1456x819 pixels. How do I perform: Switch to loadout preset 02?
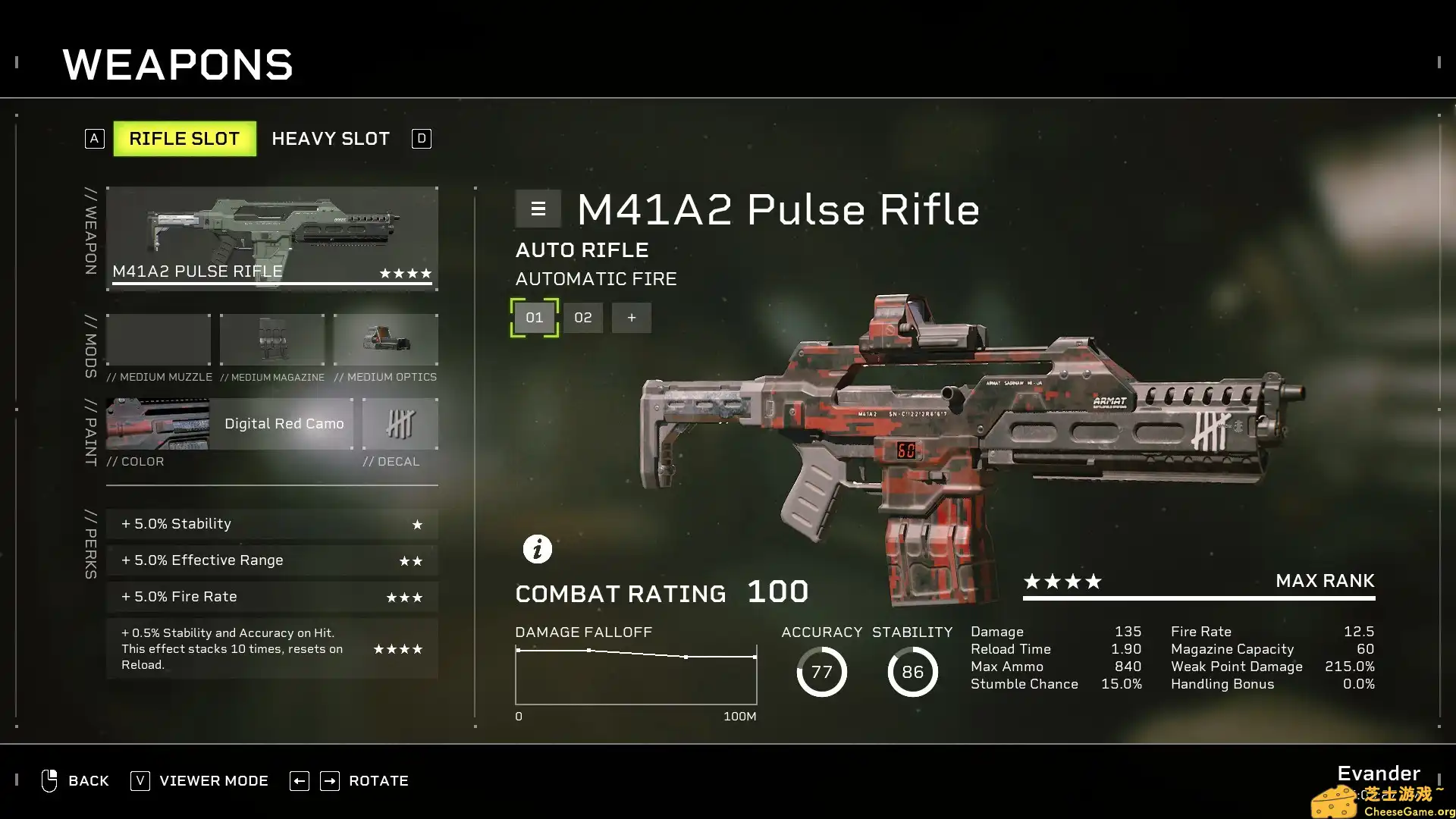582,317
